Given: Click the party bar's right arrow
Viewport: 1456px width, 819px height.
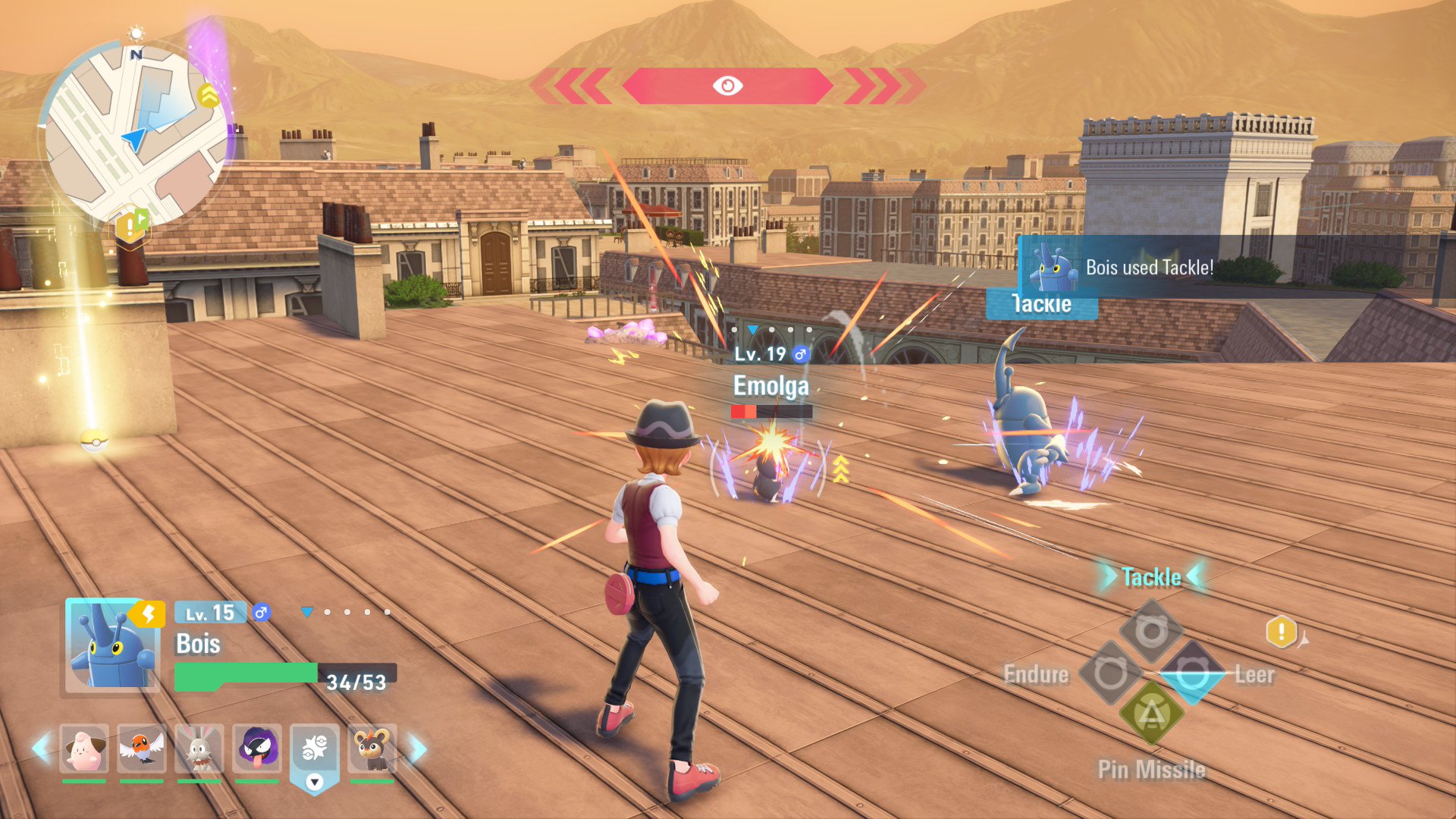Looking at the screenshot, I should click(x=418, y=748).
